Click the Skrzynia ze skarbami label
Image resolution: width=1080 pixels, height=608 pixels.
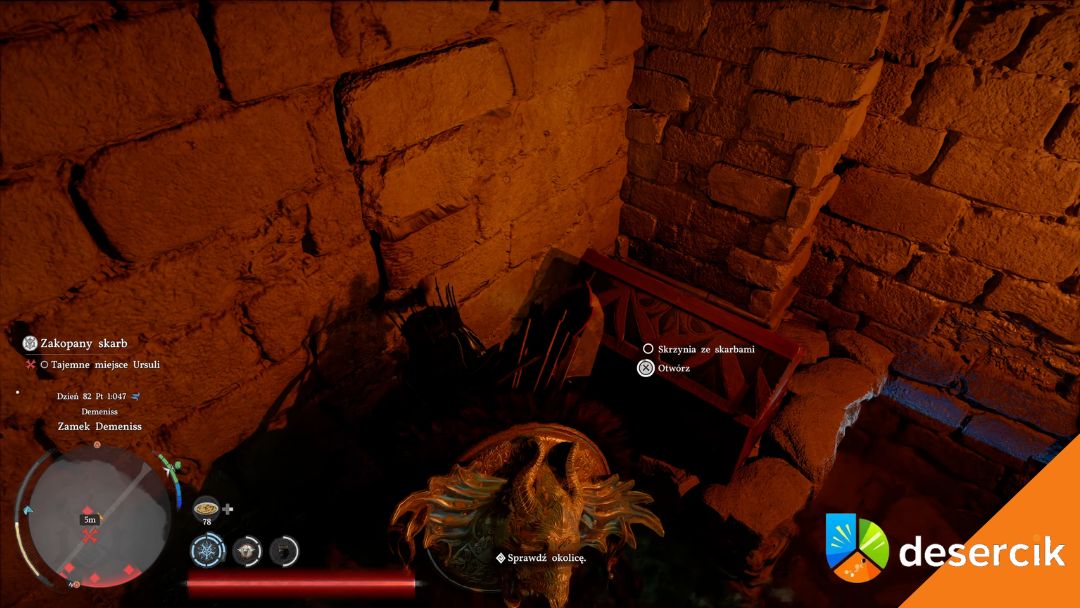(x=705, y=349)
